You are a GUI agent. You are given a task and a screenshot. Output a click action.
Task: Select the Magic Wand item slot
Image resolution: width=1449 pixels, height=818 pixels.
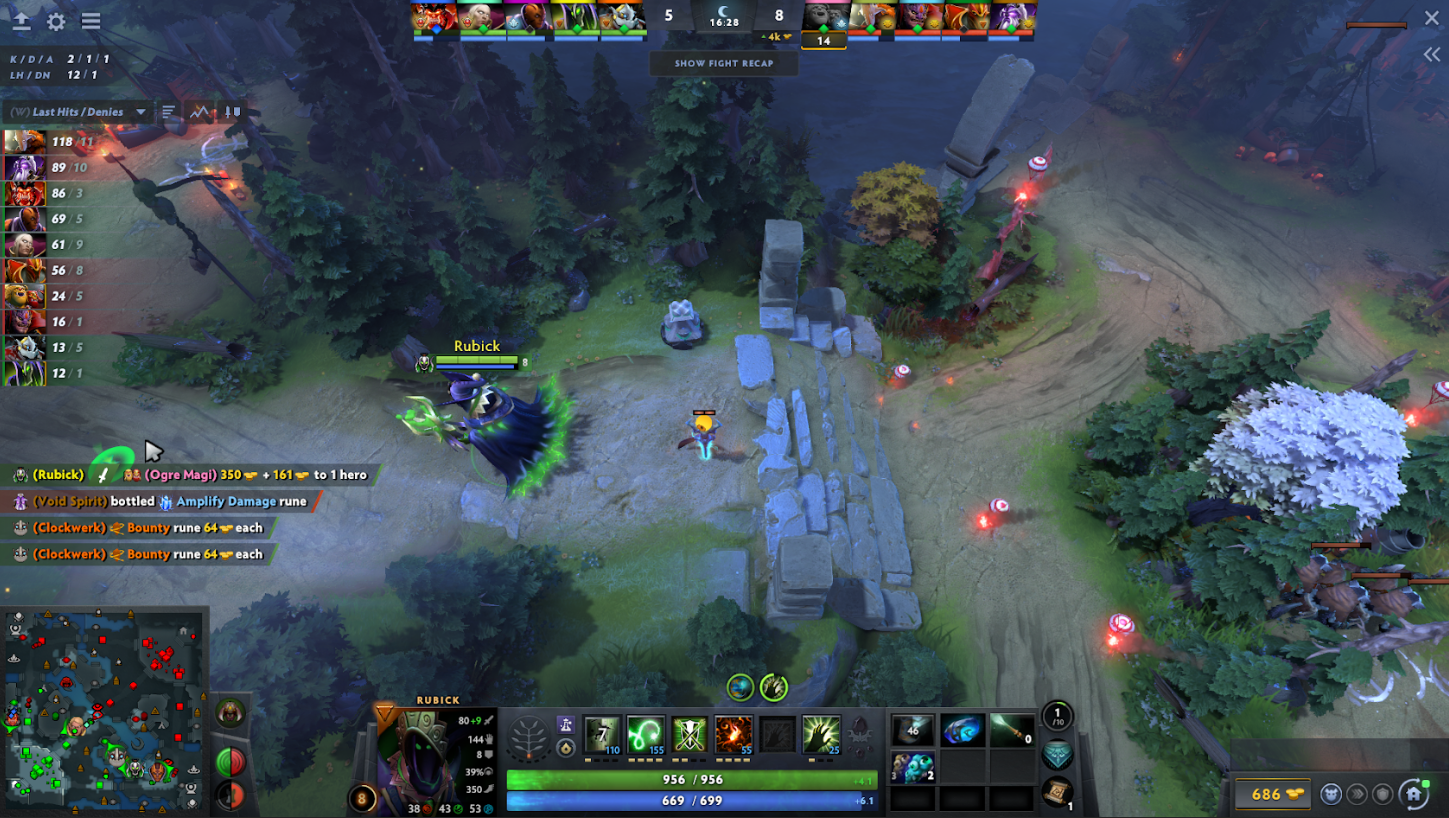[1011, 730]
